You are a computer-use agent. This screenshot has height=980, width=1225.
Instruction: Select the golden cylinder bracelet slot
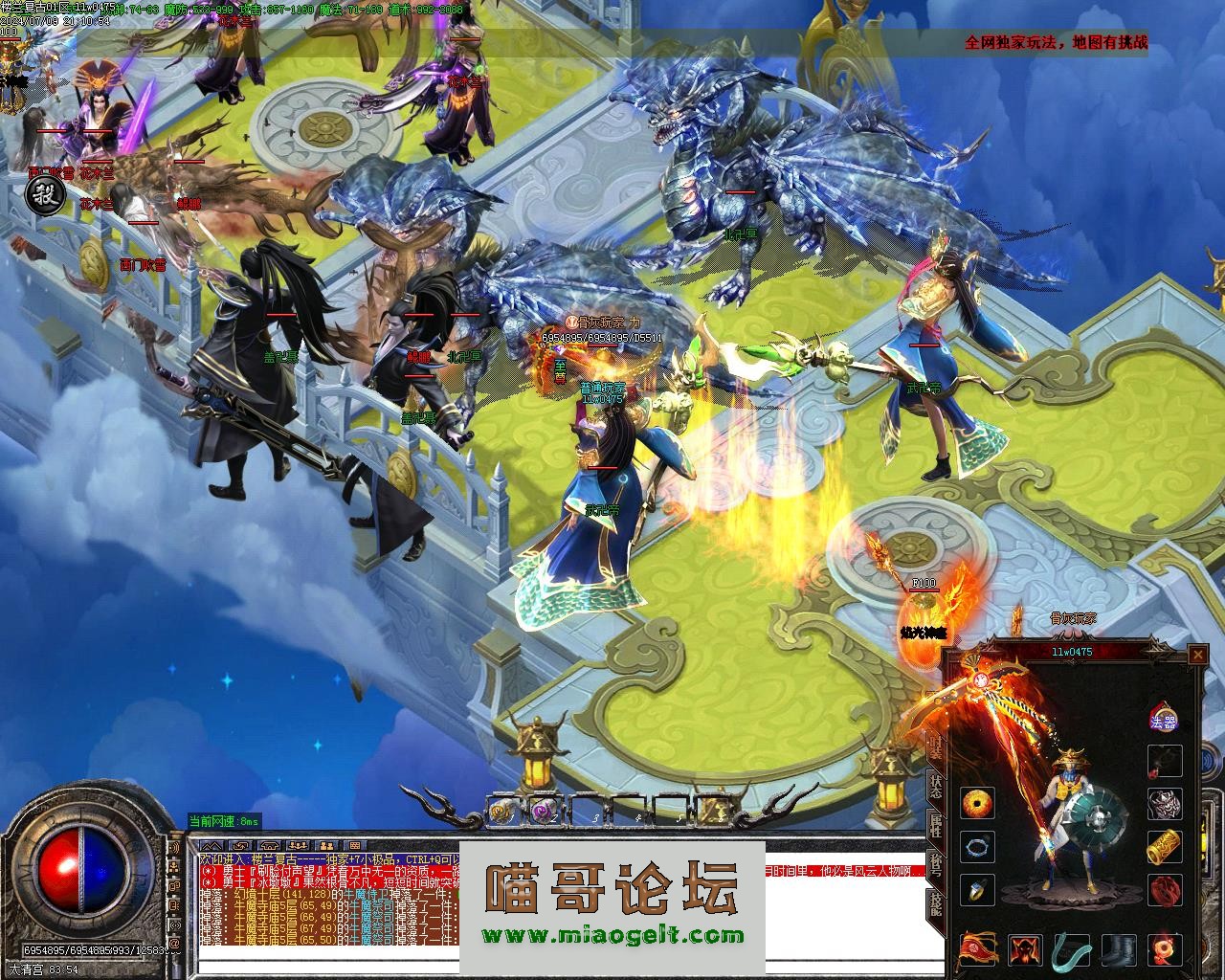click(x=1165, y=847)
